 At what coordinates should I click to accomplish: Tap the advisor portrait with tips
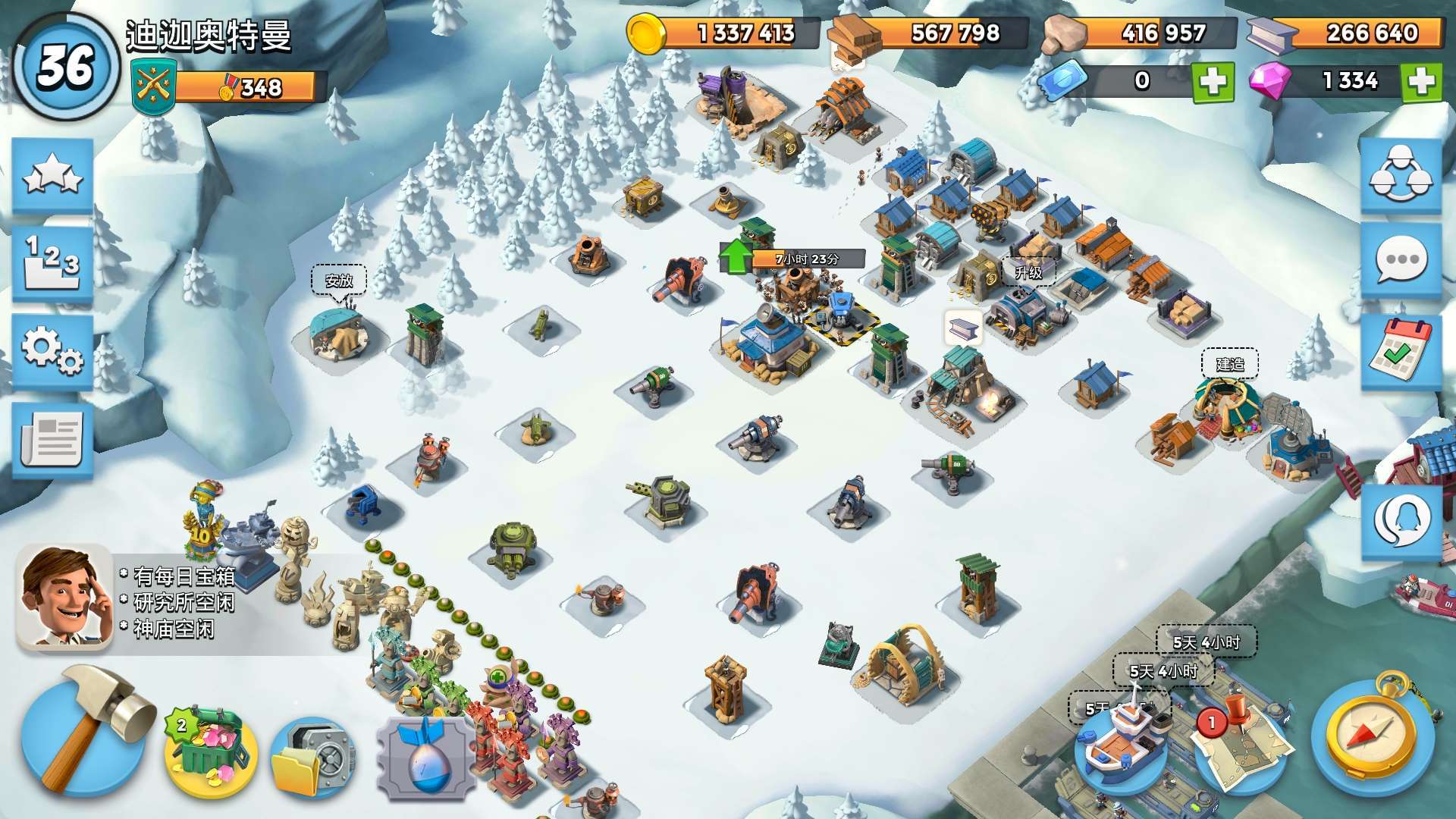pos(64,597)
